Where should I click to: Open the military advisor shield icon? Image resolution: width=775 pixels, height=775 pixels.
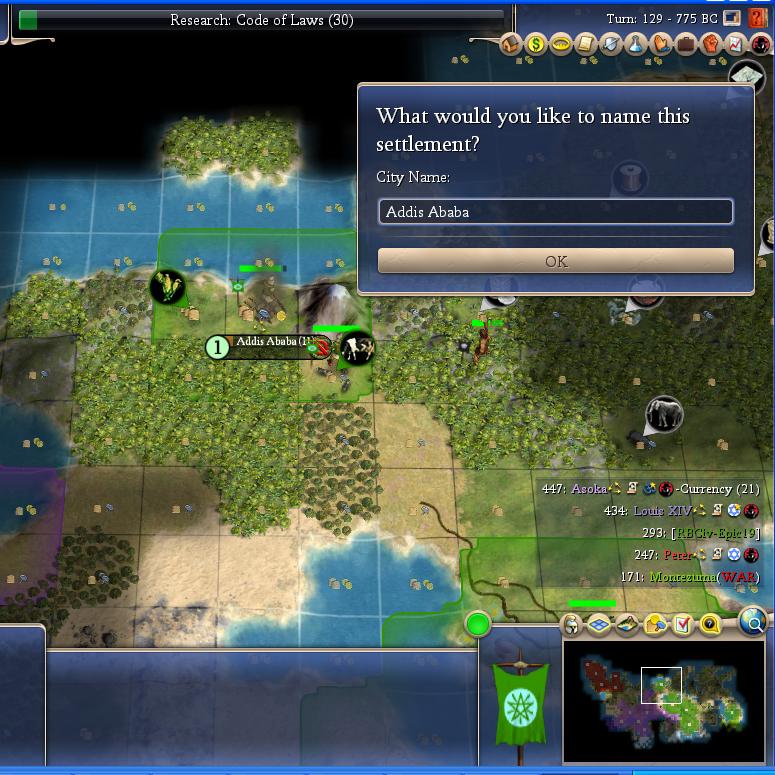coord(611,45)
